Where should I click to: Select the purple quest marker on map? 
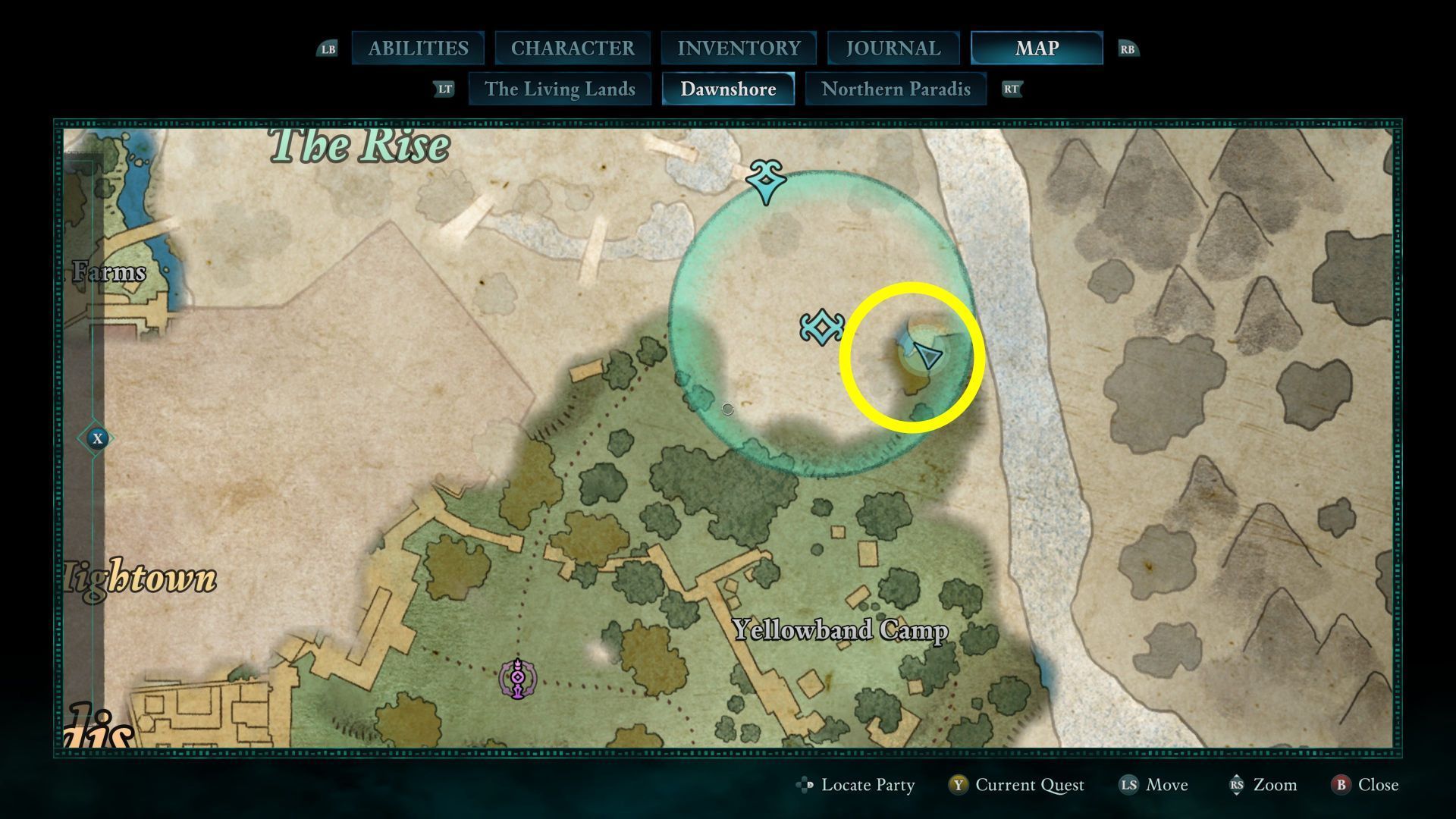[517, 679]
